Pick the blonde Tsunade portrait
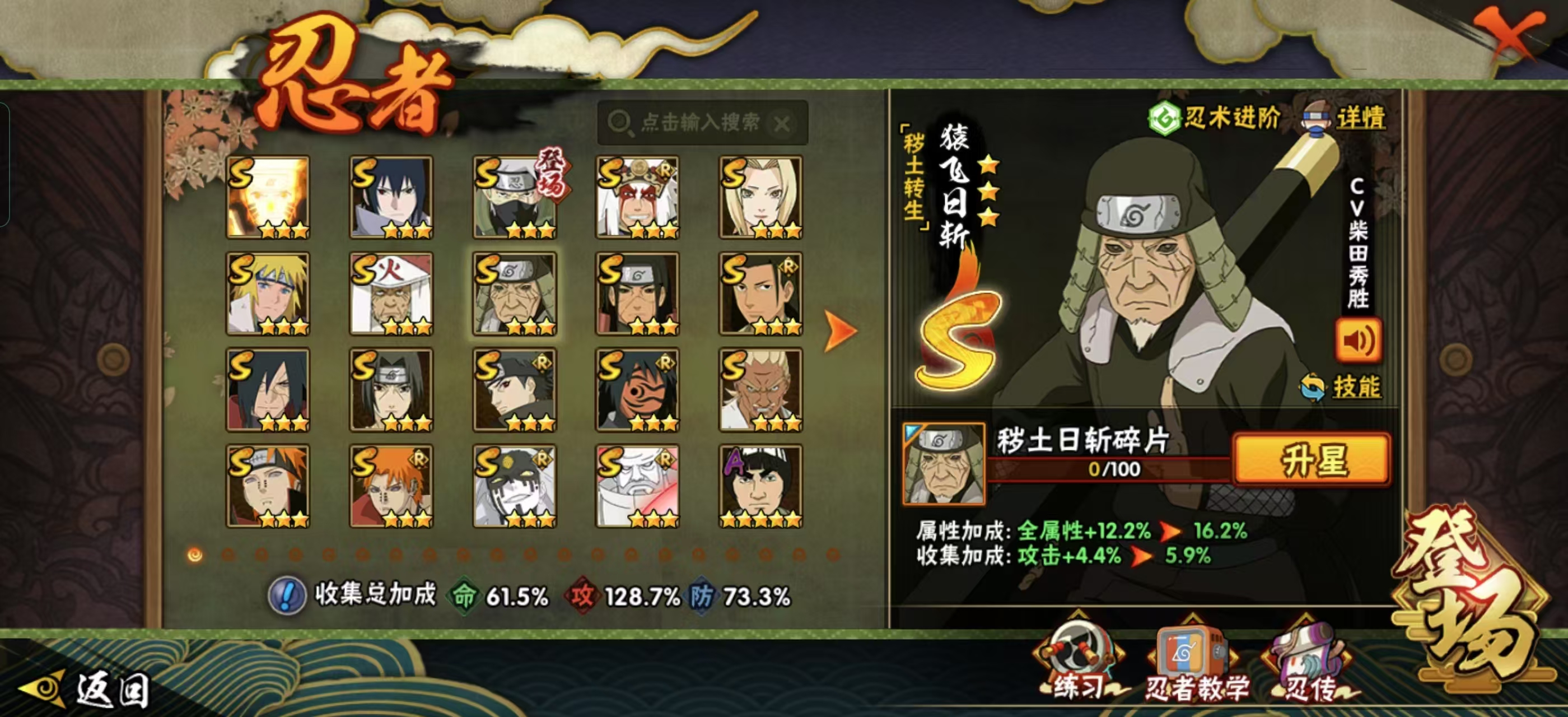The height and width of the screenshot is (717, 1568). (760, 197)
